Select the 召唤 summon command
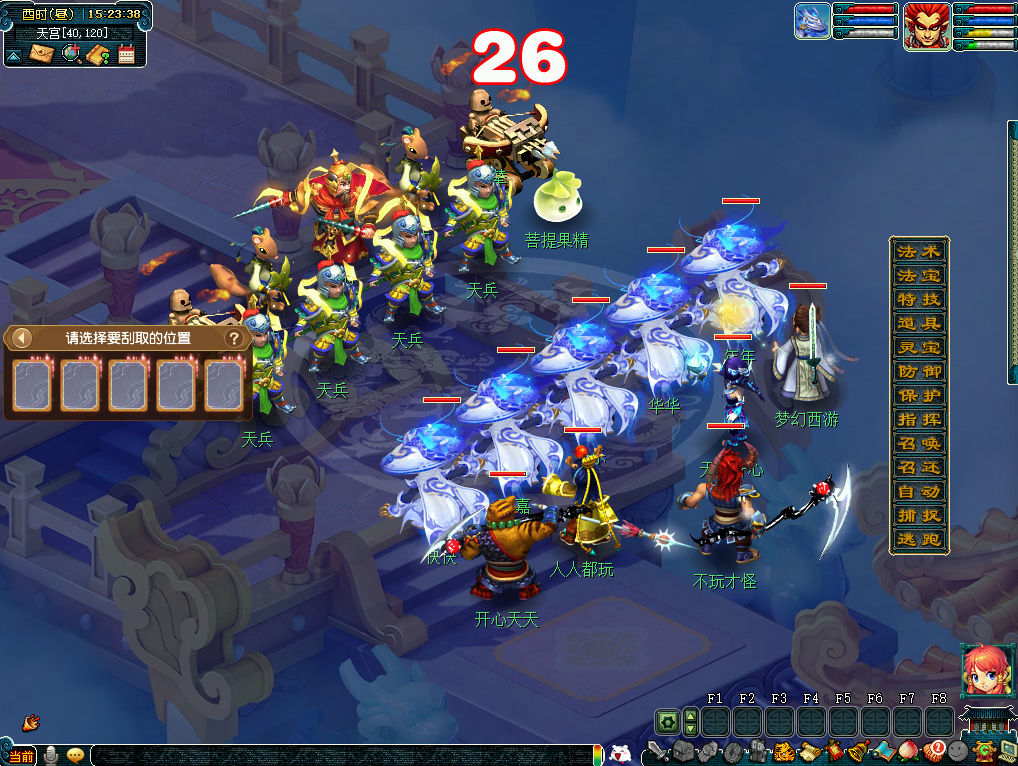This screenshot has width=1018, height=766. (918, 444)
